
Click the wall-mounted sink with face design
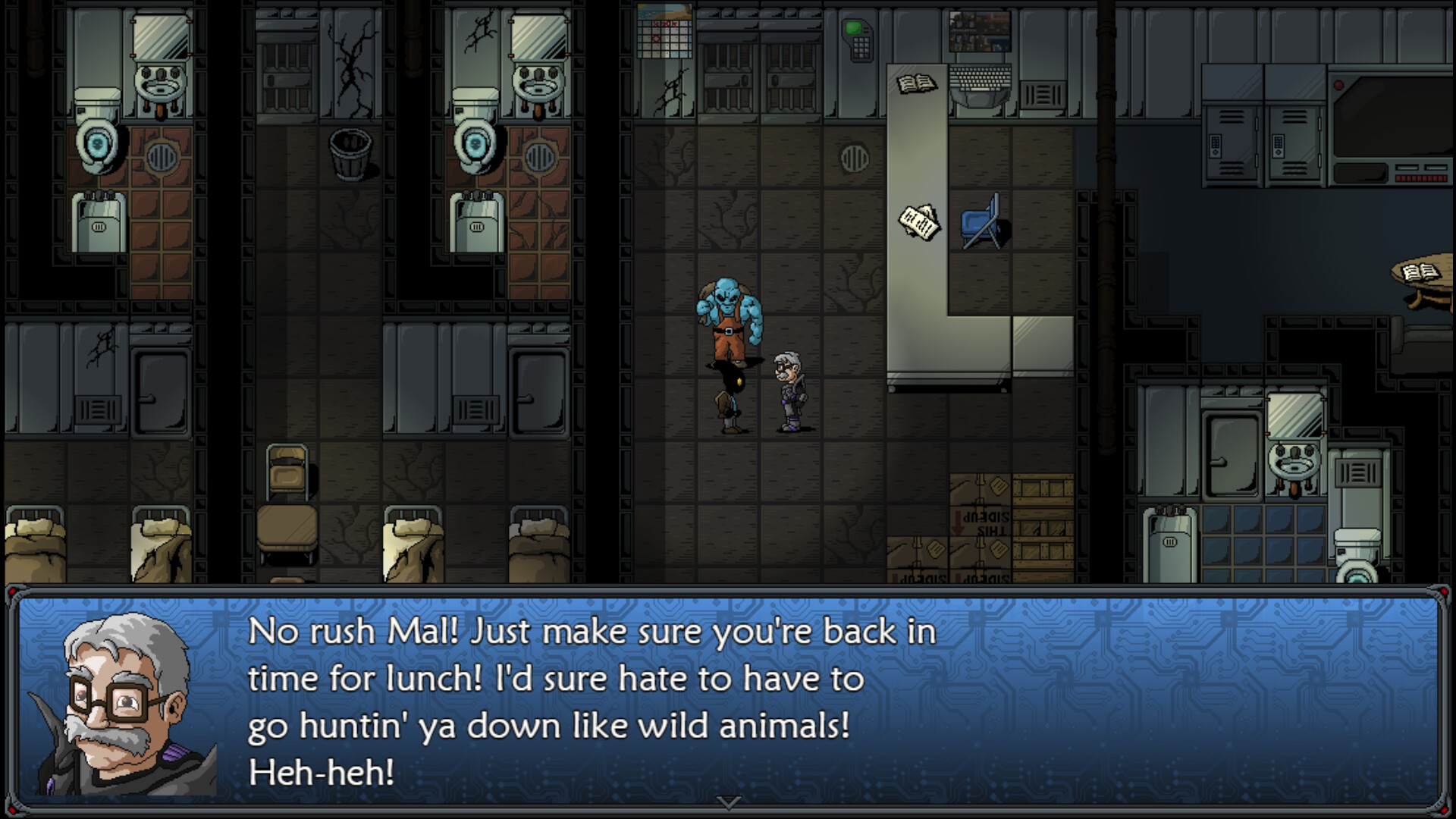(x=161, y=82)
